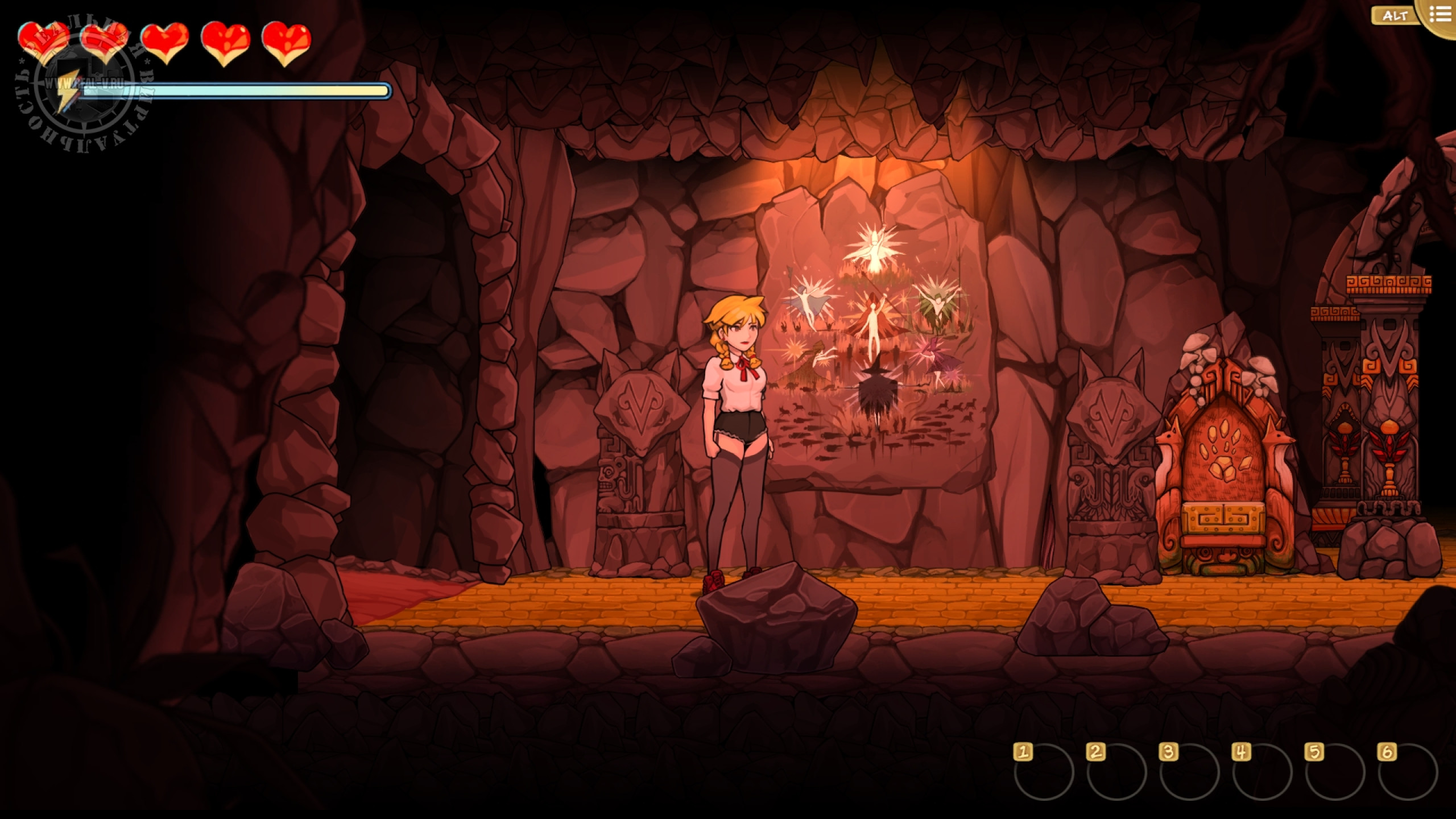The height and width of the screenshot is (819, 1456).
Task: Pick hotbar slot number 5
Action: [x=1335, y=771]
